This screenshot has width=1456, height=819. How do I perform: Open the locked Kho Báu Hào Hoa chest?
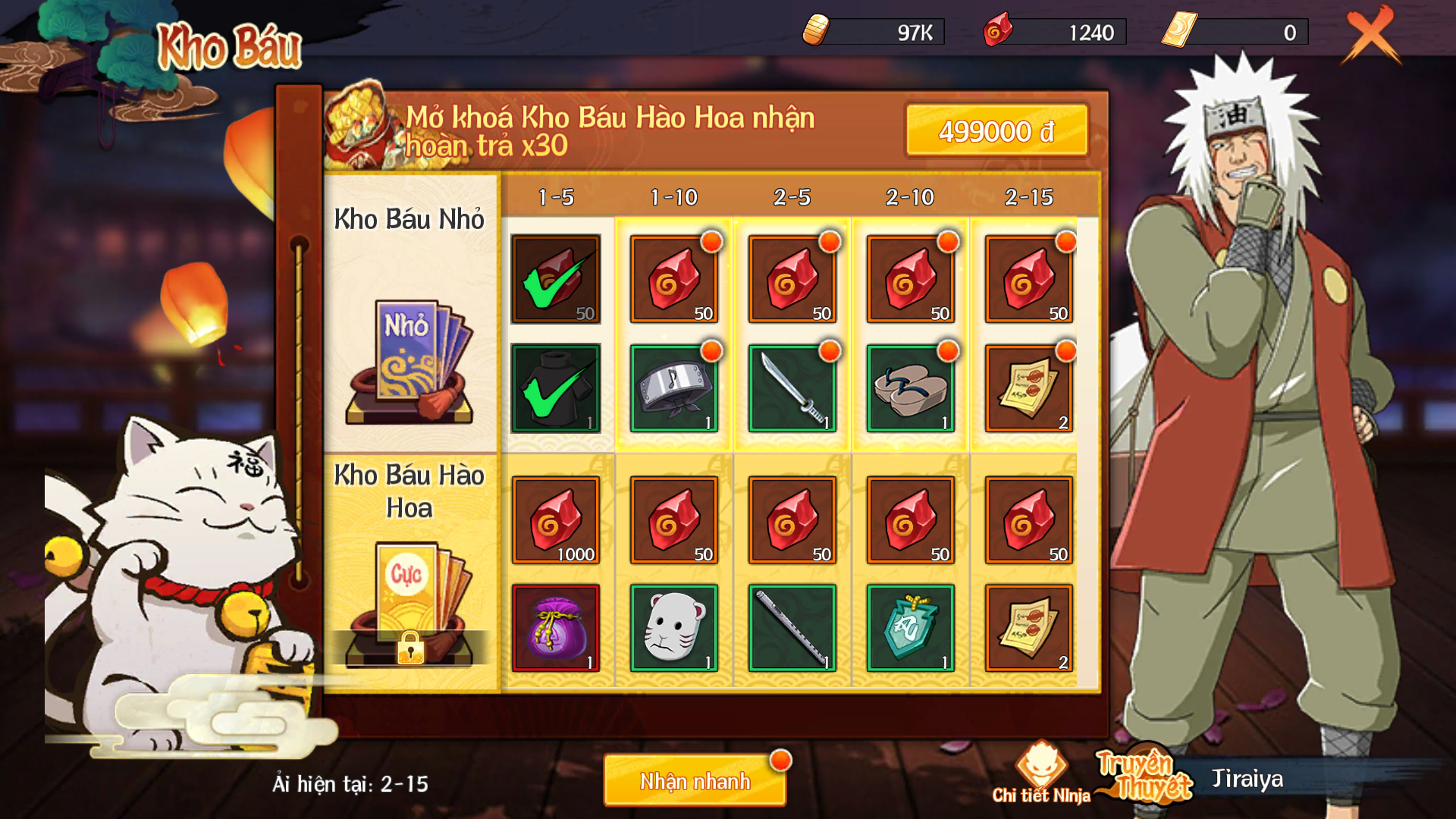[410, 607]
